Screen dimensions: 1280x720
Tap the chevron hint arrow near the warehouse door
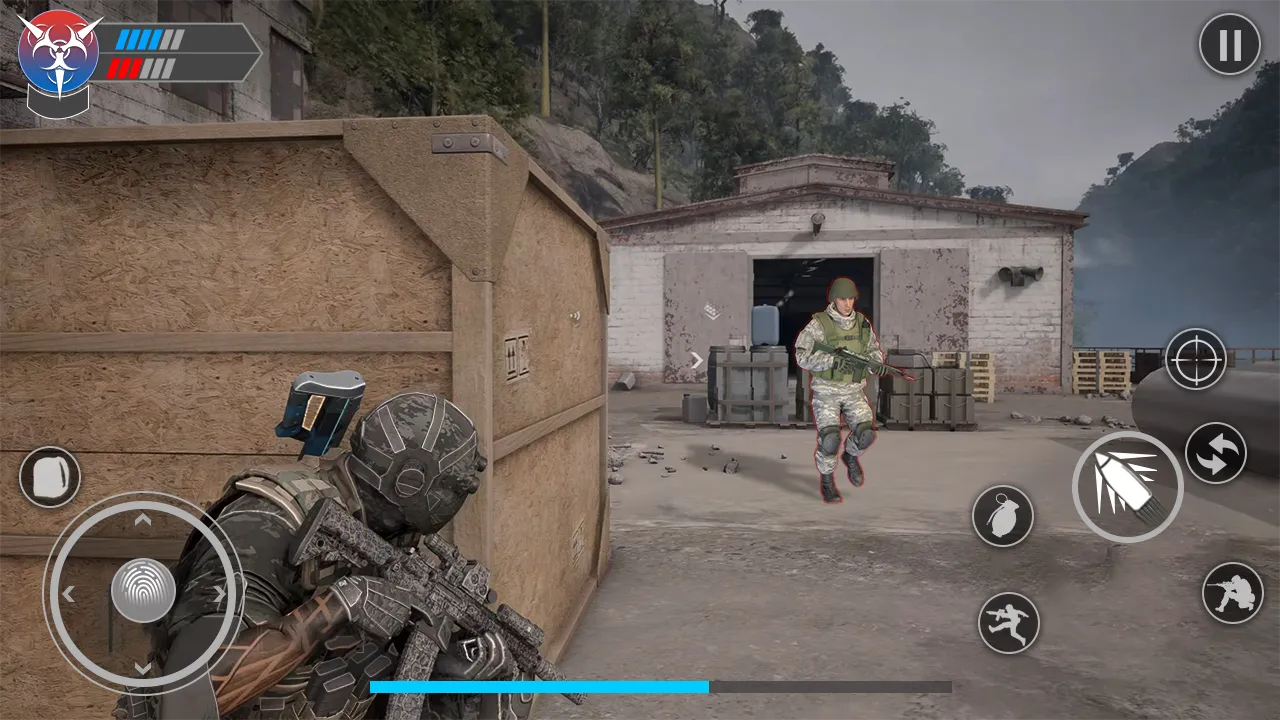tap(697, 361)
